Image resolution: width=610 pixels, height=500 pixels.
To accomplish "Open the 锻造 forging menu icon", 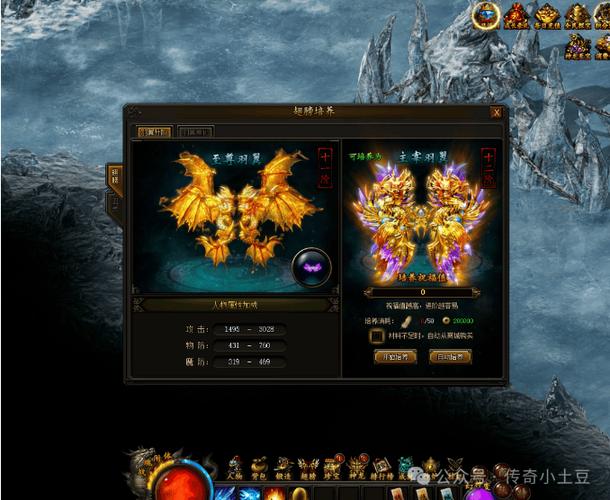I will [x=283, y=467].
